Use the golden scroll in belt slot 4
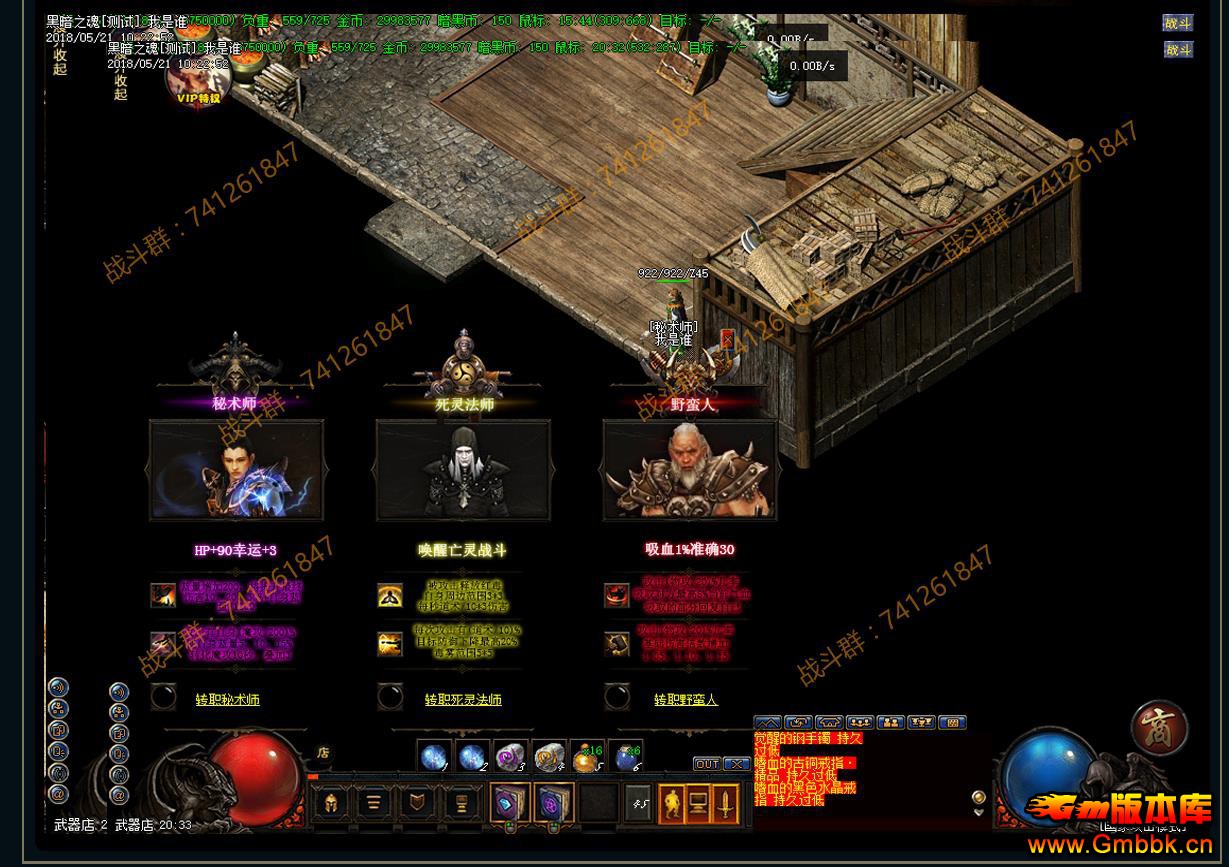Image resolution: width=1229 pixels, height=867 pixels. point(549,757)
